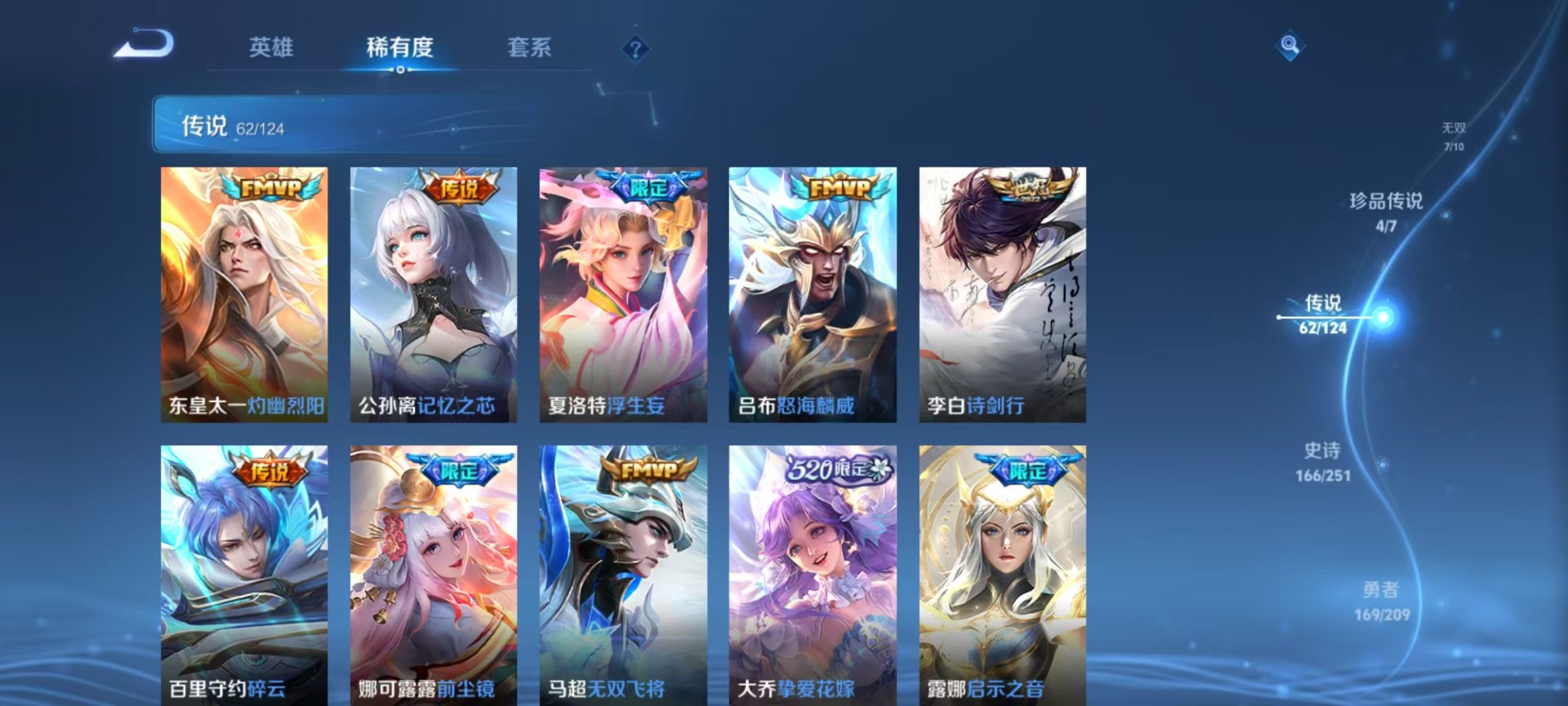The height and width of the screenshot is (706, 1568).
Task: Go to the 勇者 rarity tier
Action: point(1381,601)
